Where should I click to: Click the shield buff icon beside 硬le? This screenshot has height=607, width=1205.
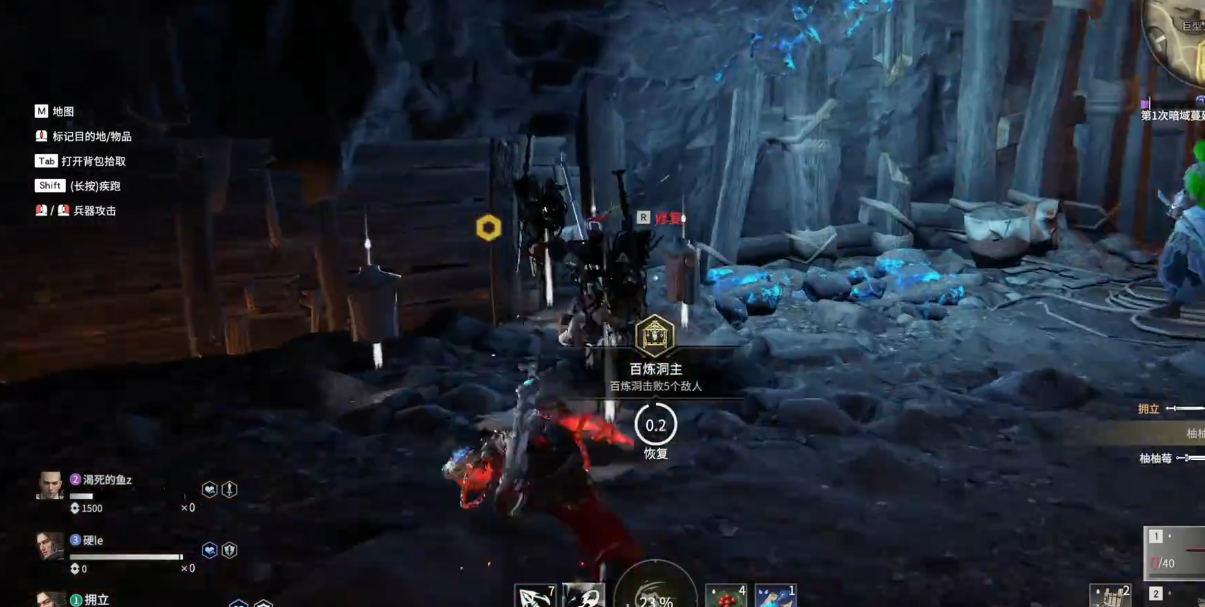(229, 550)
